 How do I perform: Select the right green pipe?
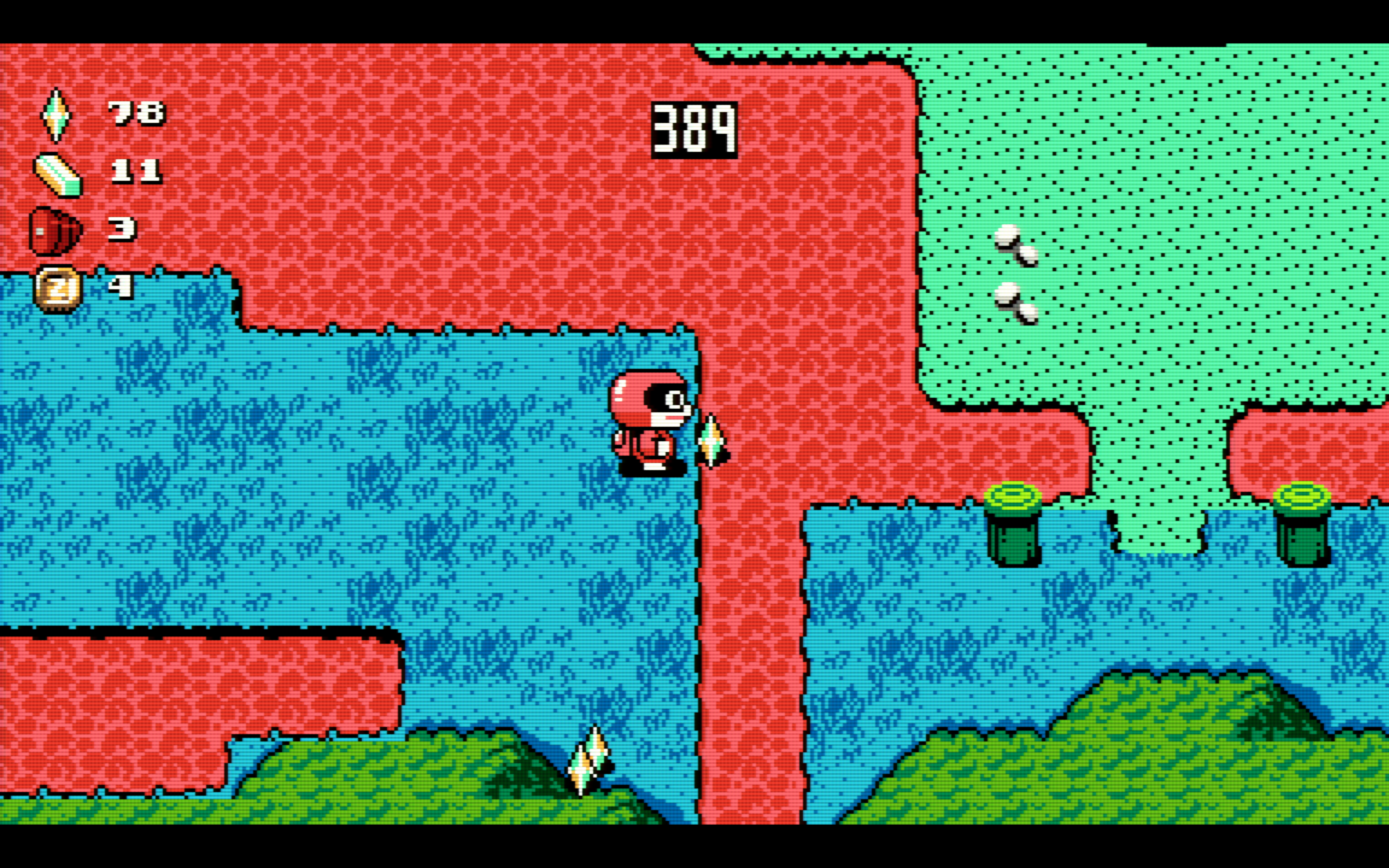(1300, 523)
